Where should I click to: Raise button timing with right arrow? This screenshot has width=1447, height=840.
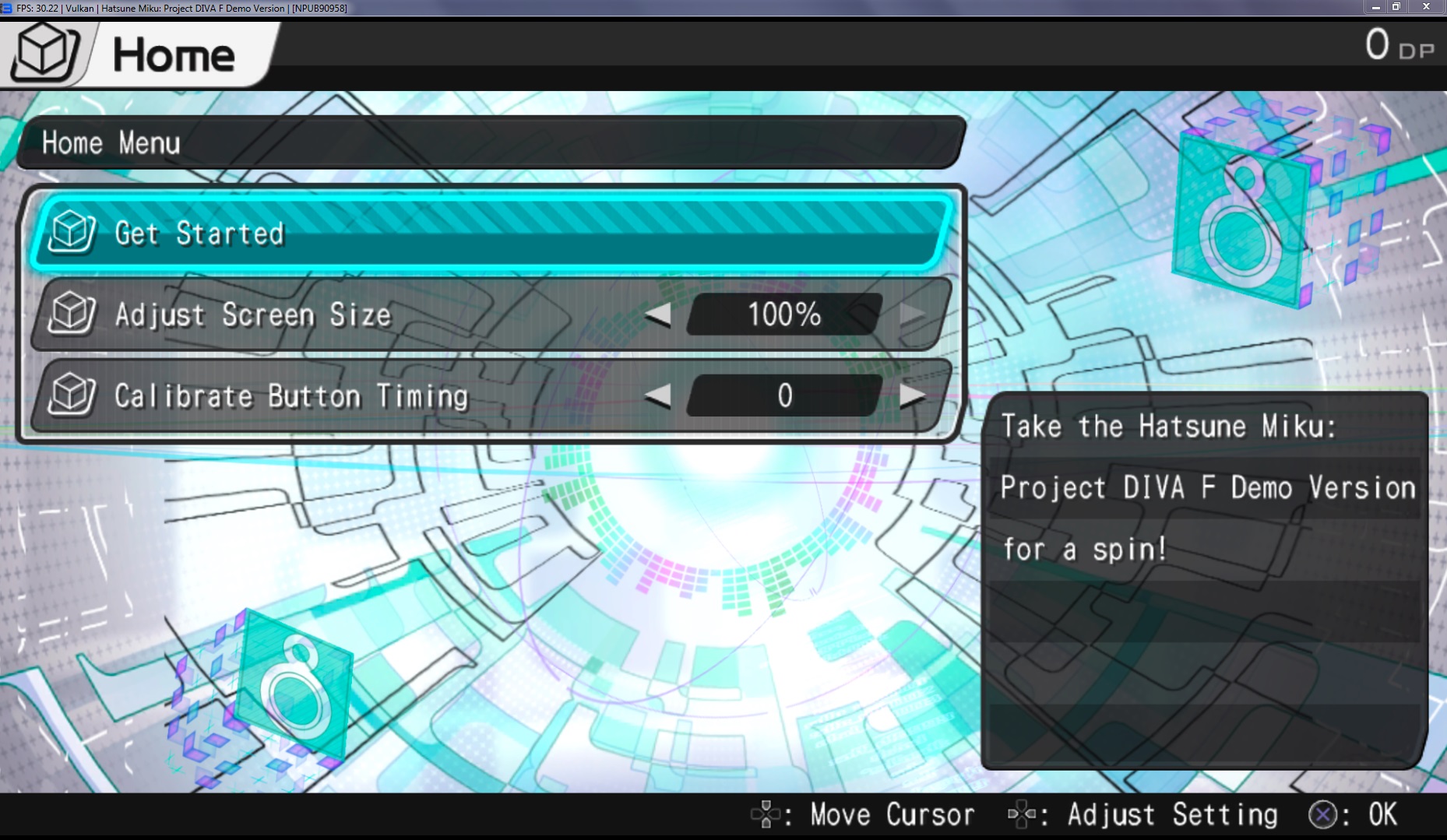point(912,395)
